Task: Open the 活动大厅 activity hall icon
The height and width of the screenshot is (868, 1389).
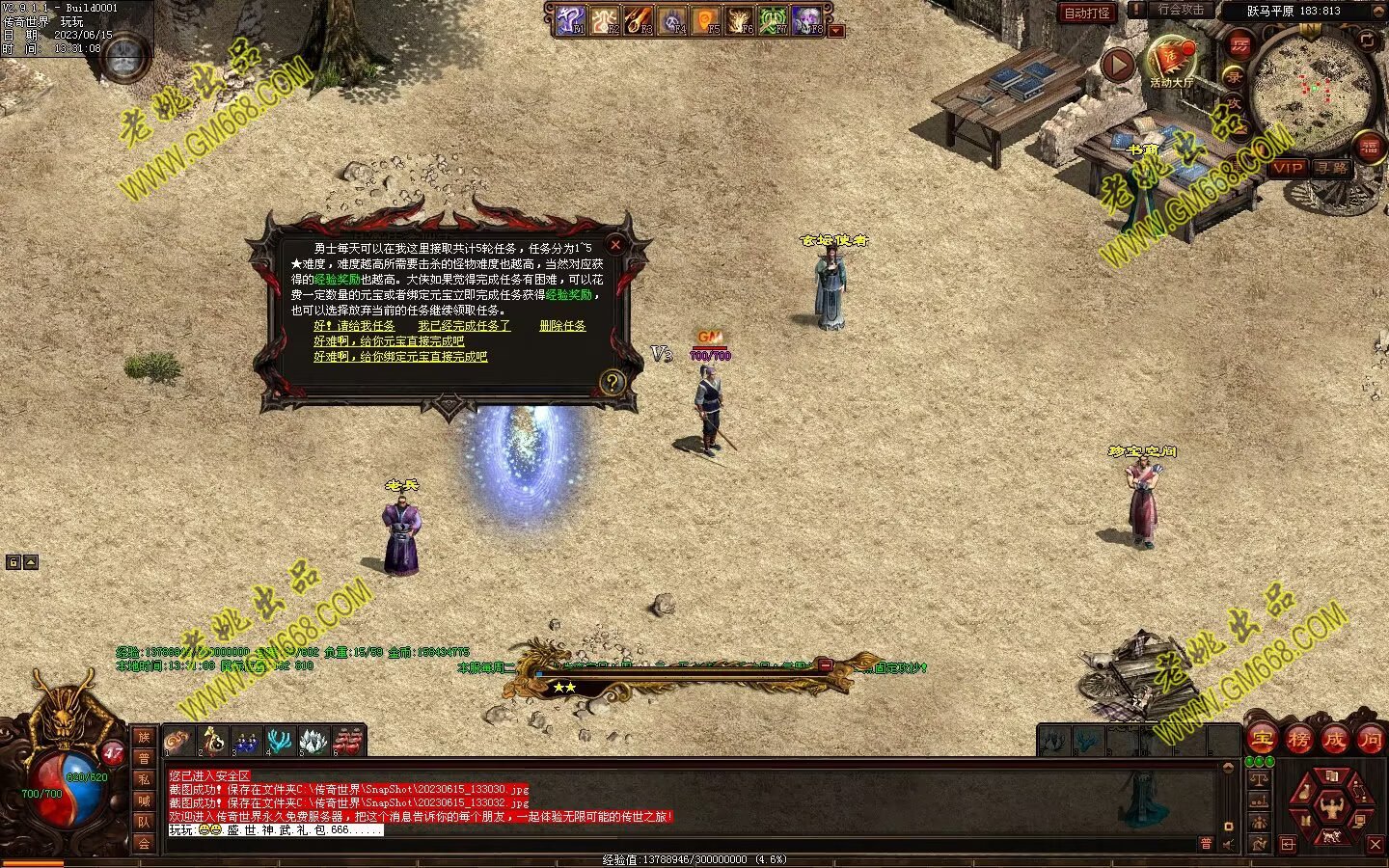Action: pyautogui.click(x=1171, y=60)
